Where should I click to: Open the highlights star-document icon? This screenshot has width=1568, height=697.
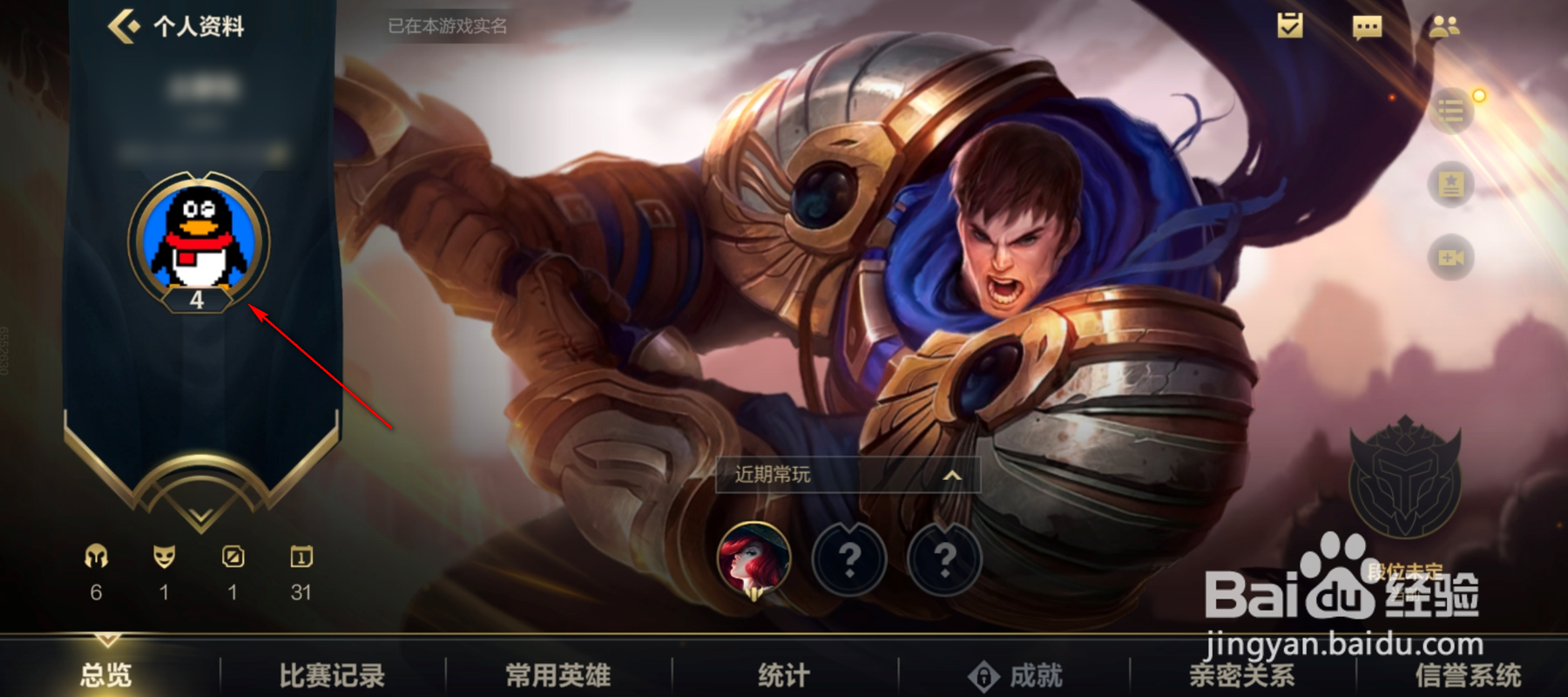click(1450, 186)
